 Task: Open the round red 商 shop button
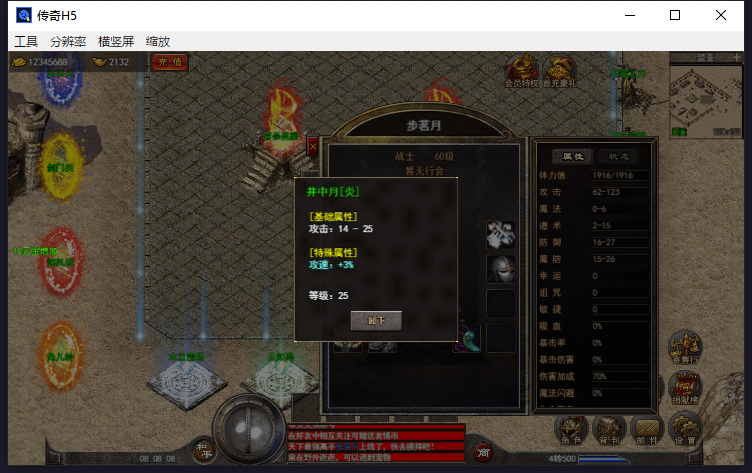482,452
